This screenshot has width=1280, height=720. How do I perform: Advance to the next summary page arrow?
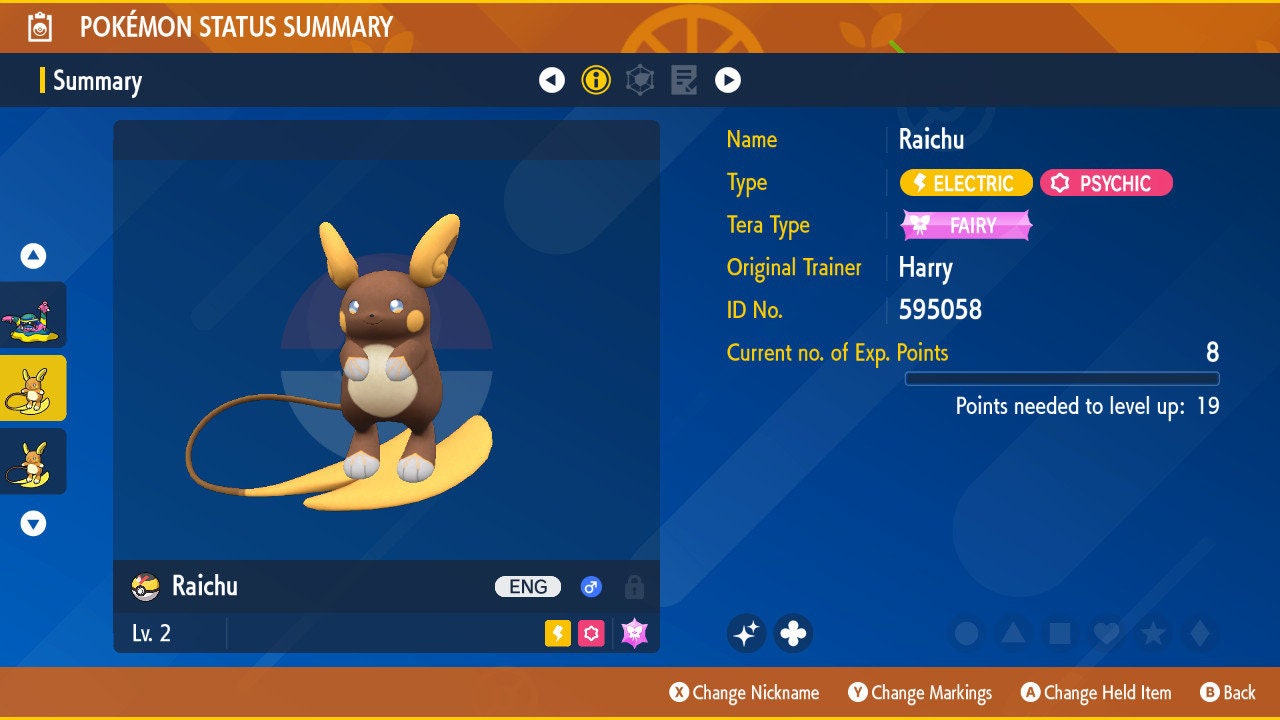[727, 80]
